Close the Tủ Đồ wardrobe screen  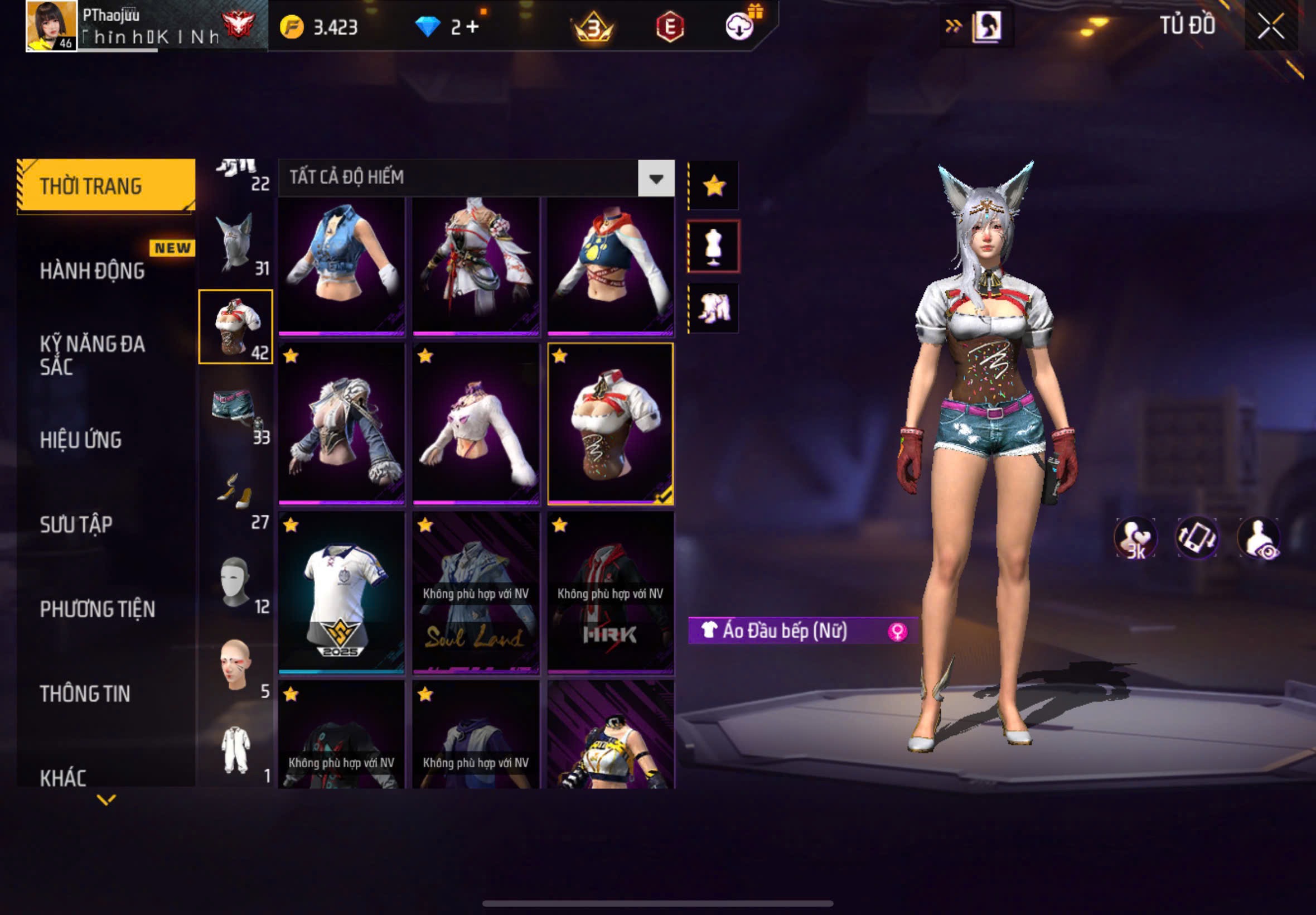click(1270, 26)
